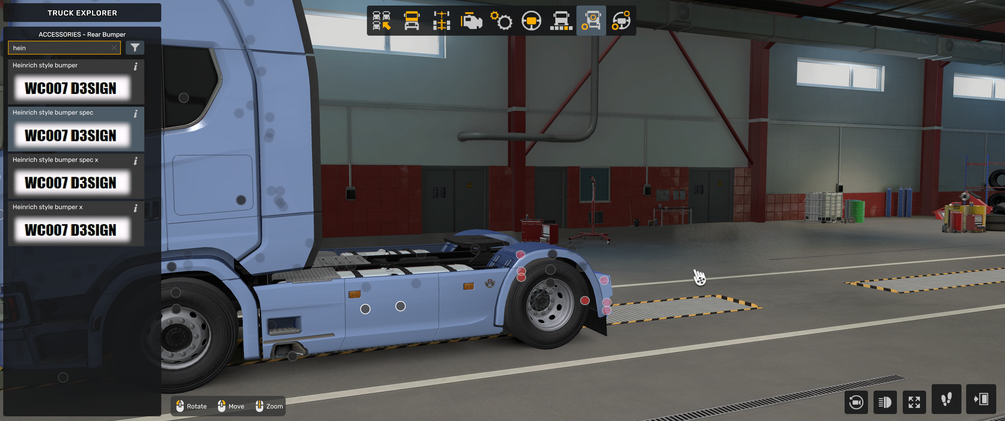This screenshot has width=1005, height=421.
Task: Open the chassis configuration icon
Action: click(441, 20)
